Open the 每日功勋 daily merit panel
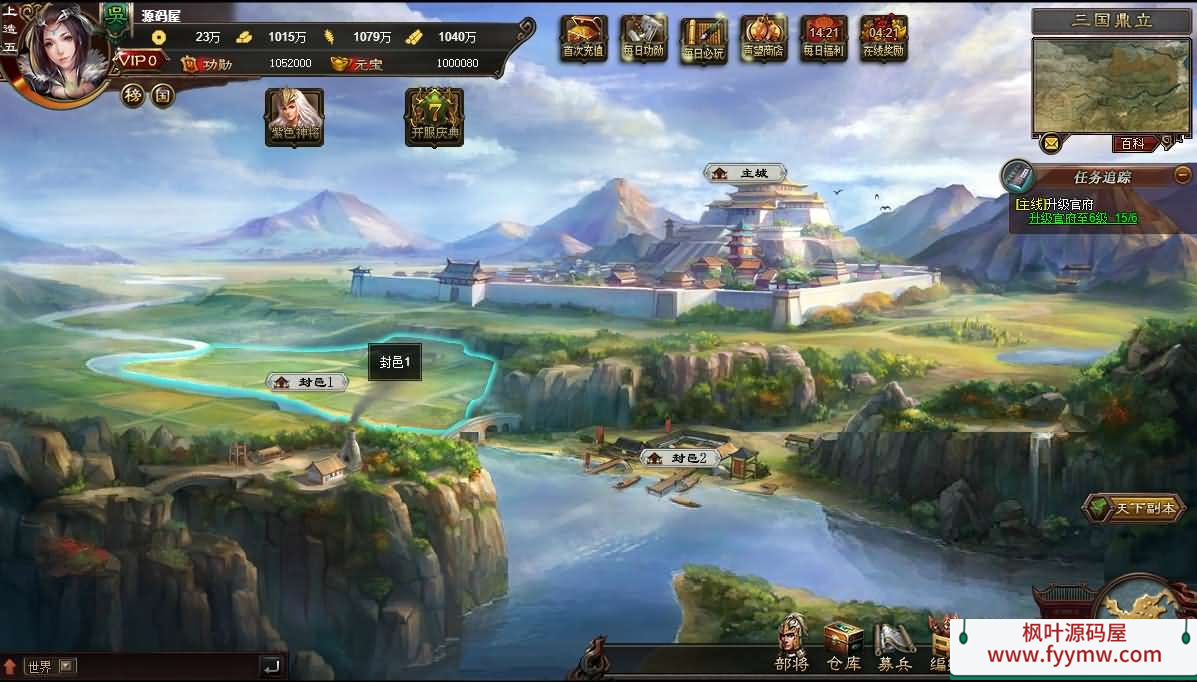The height and width of the screenshot is (682, 1197). (643, 39)
